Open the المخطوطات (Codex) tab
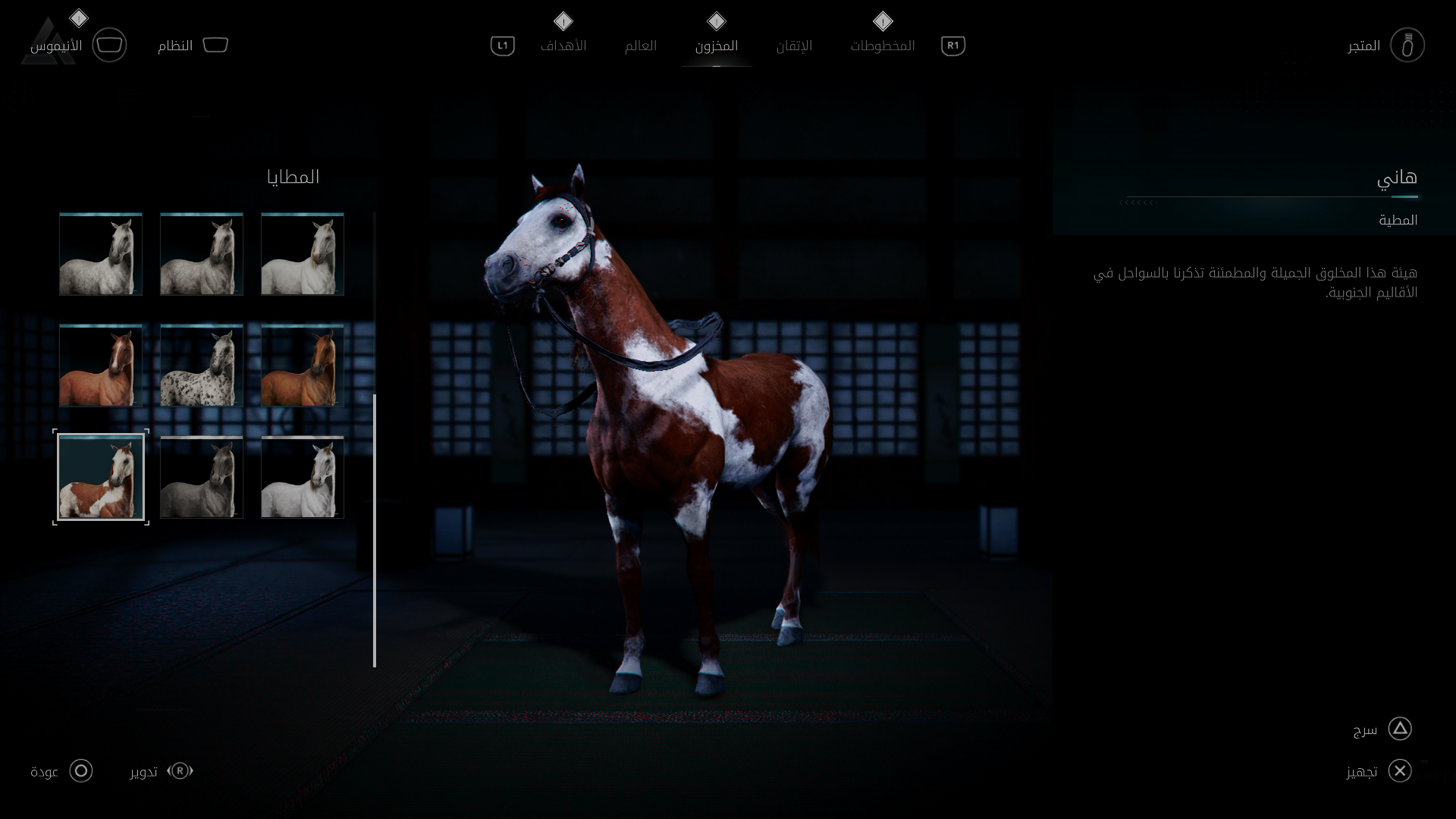 click(883, 45)
